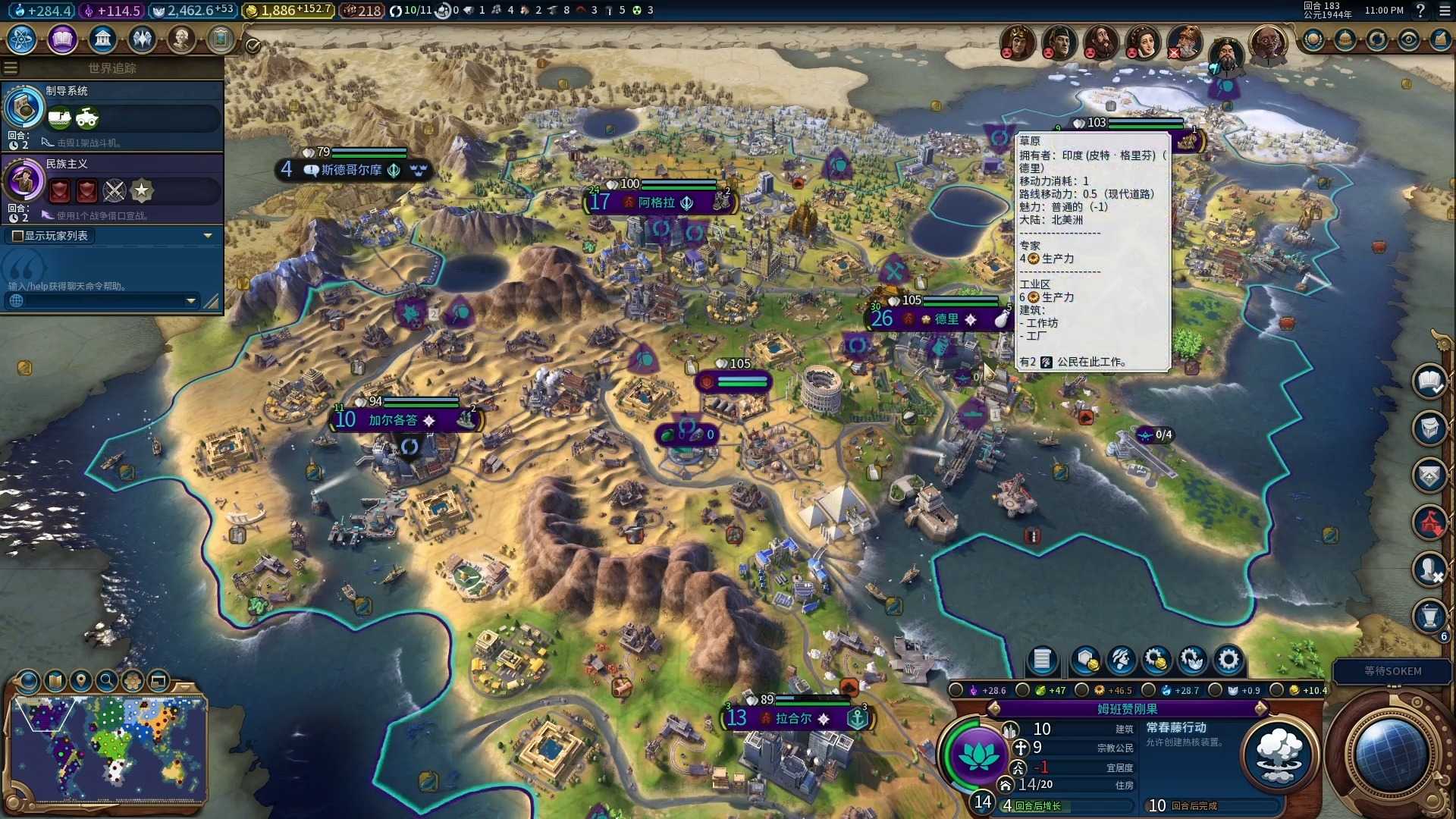The image size is (1456, 819).
Task: Open the manage citizens head button
Action: click(1122, 660)
